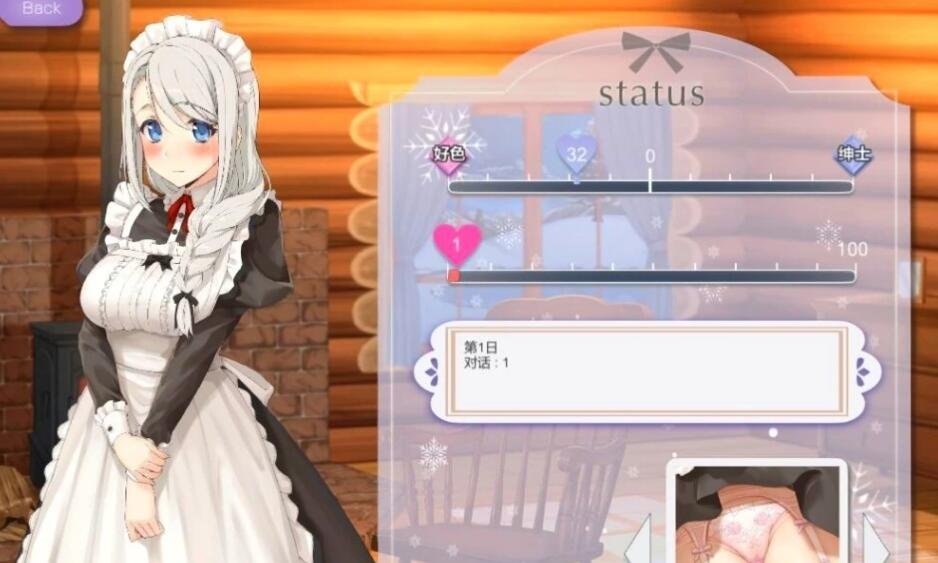This screenshot has width=938, height=563.
Task: Go back using the Back button
Action: (x=41, y=9)
